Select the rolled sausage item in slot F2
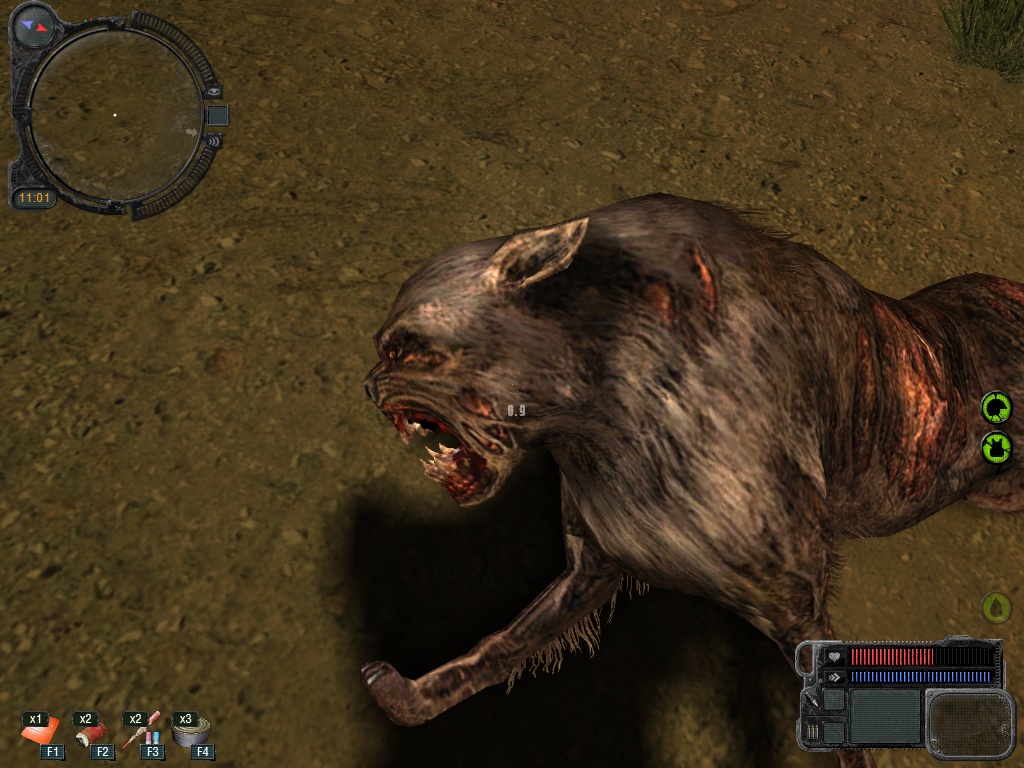Viewport: 1024px width, 768px height. pyautogui.click(x=90, y=734)
